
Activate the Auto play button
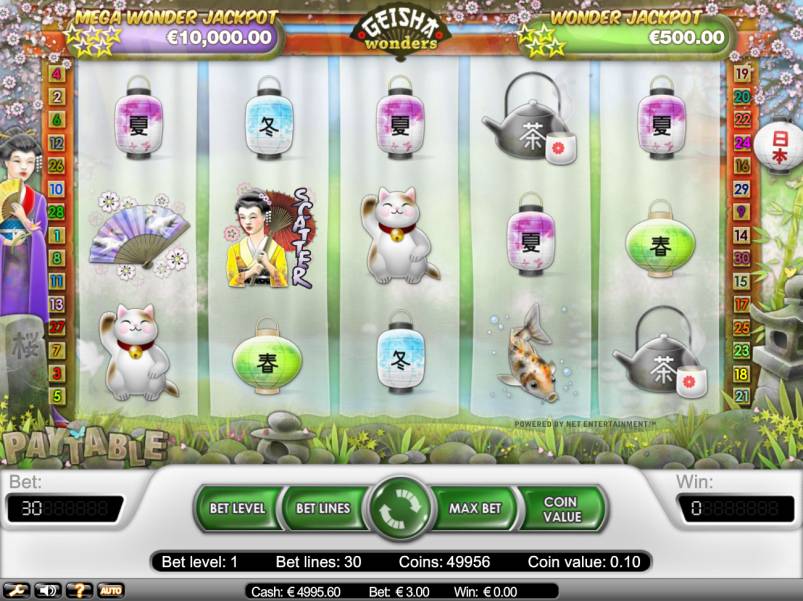click(x=110, y=590)
